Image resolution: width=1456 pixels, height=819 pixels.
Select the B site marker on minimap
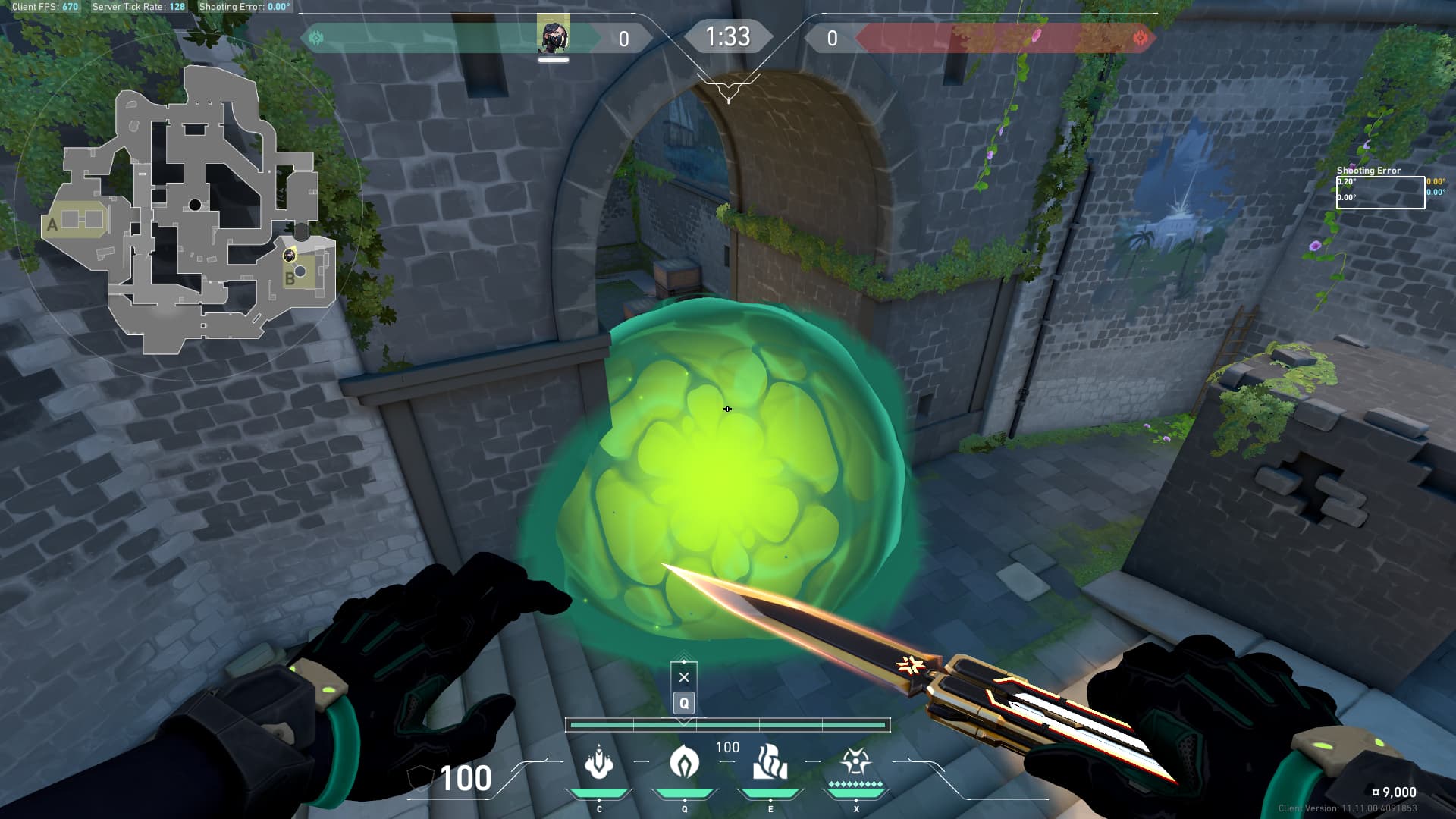pos(290,278)
